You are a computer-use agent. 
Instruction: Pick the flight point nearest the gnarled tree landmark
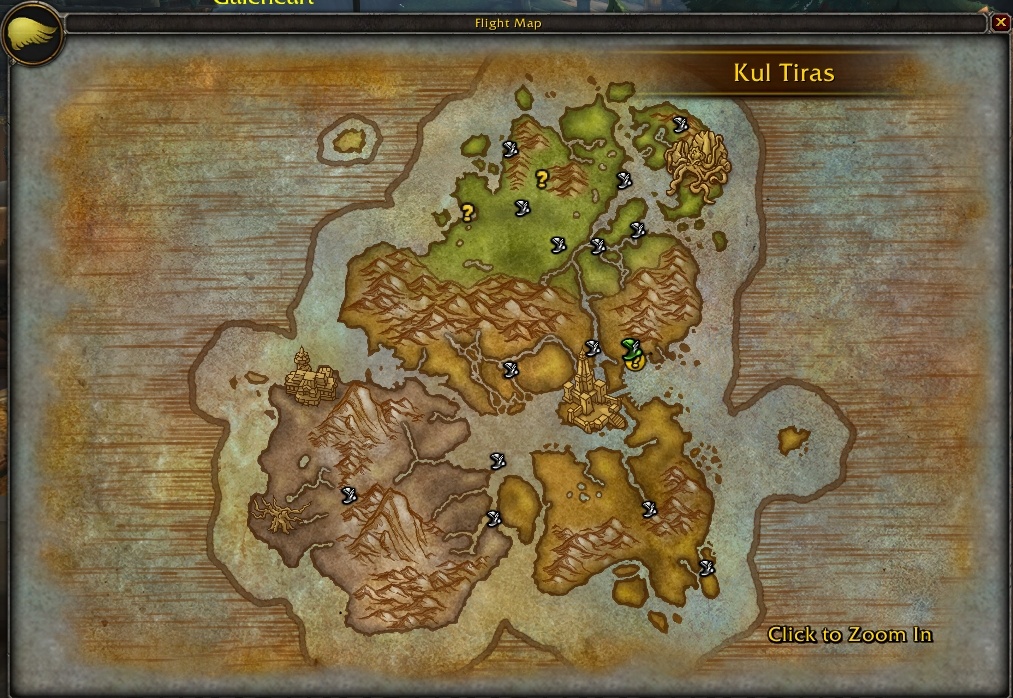[x=349, y=494]
